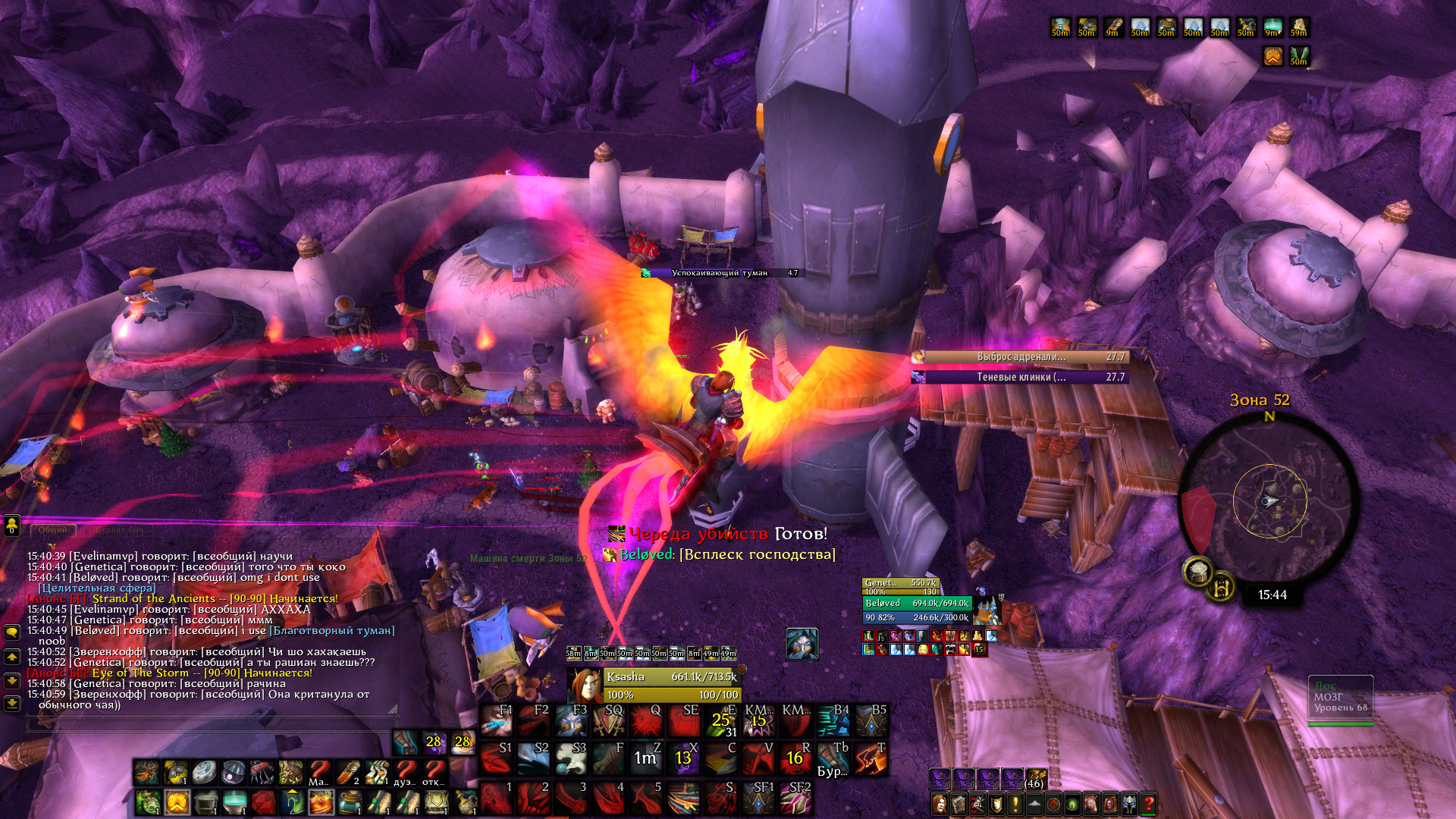Jump chat to the bottom
The height and width of the screenshot is (819, 1456).
[12, 704]
